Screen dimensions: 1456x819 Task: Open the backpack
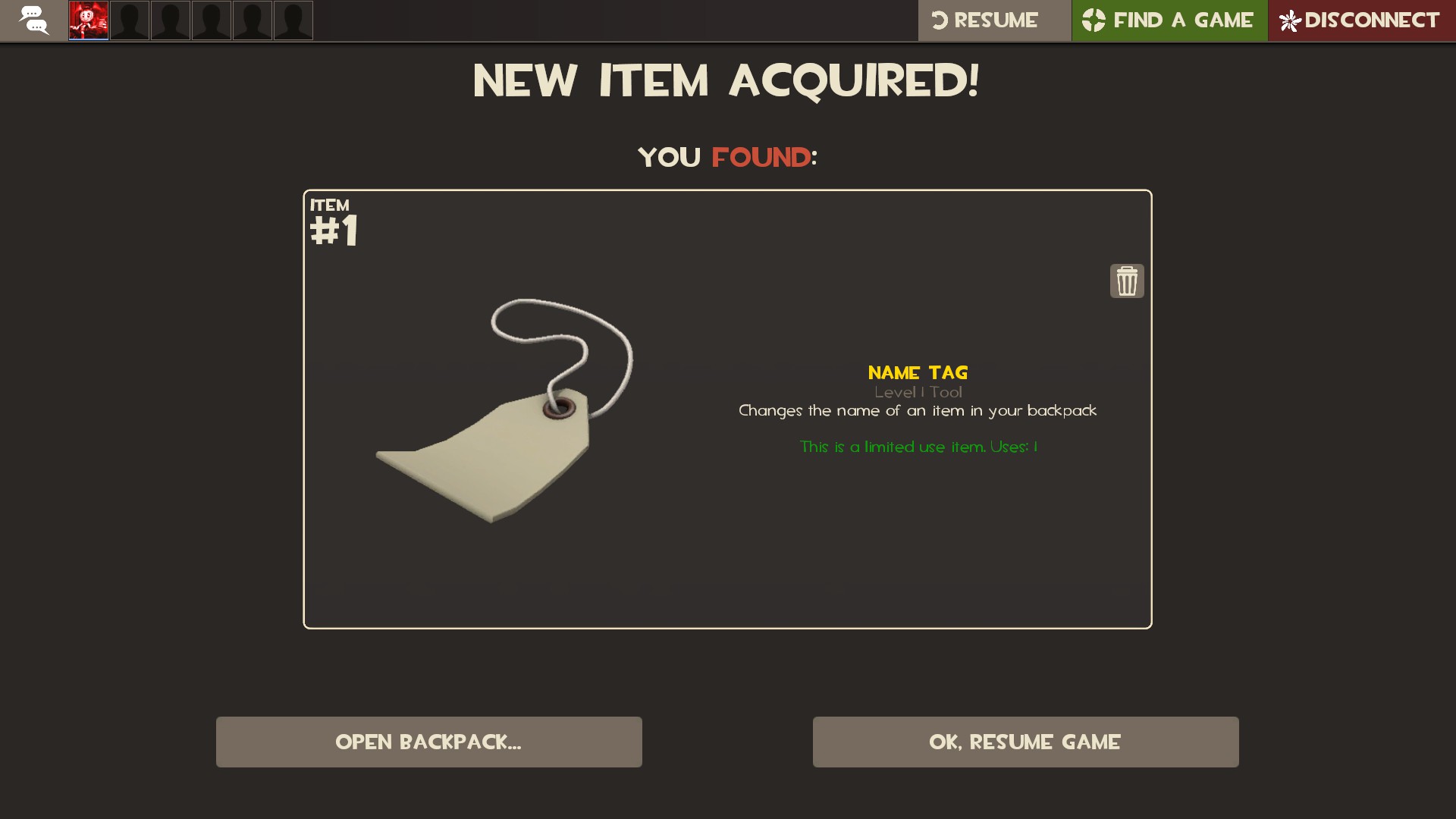[428, 742]
